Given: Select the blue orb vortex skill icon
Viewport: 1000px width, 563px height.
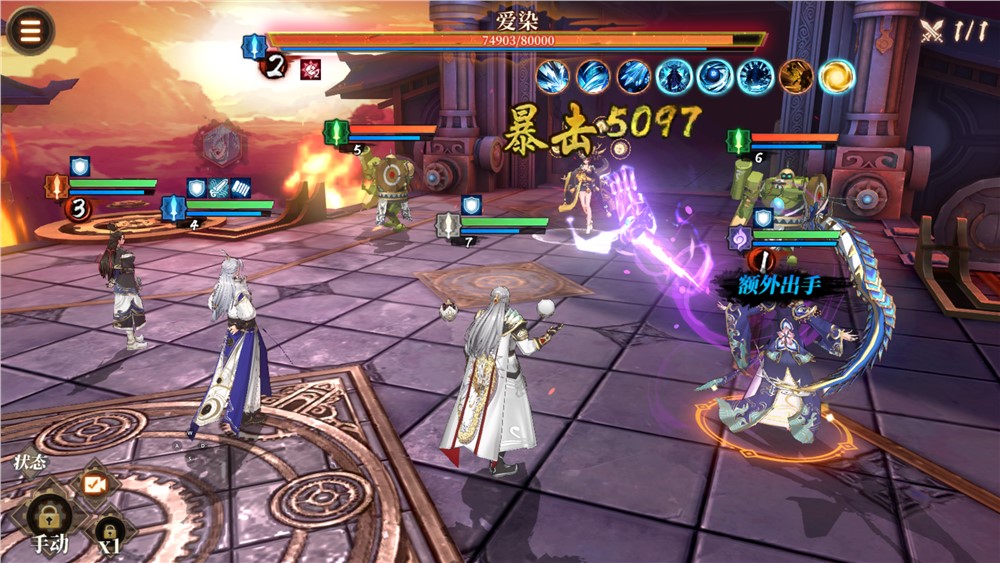Looking at the screenshot, I should (x=715, y=76).
